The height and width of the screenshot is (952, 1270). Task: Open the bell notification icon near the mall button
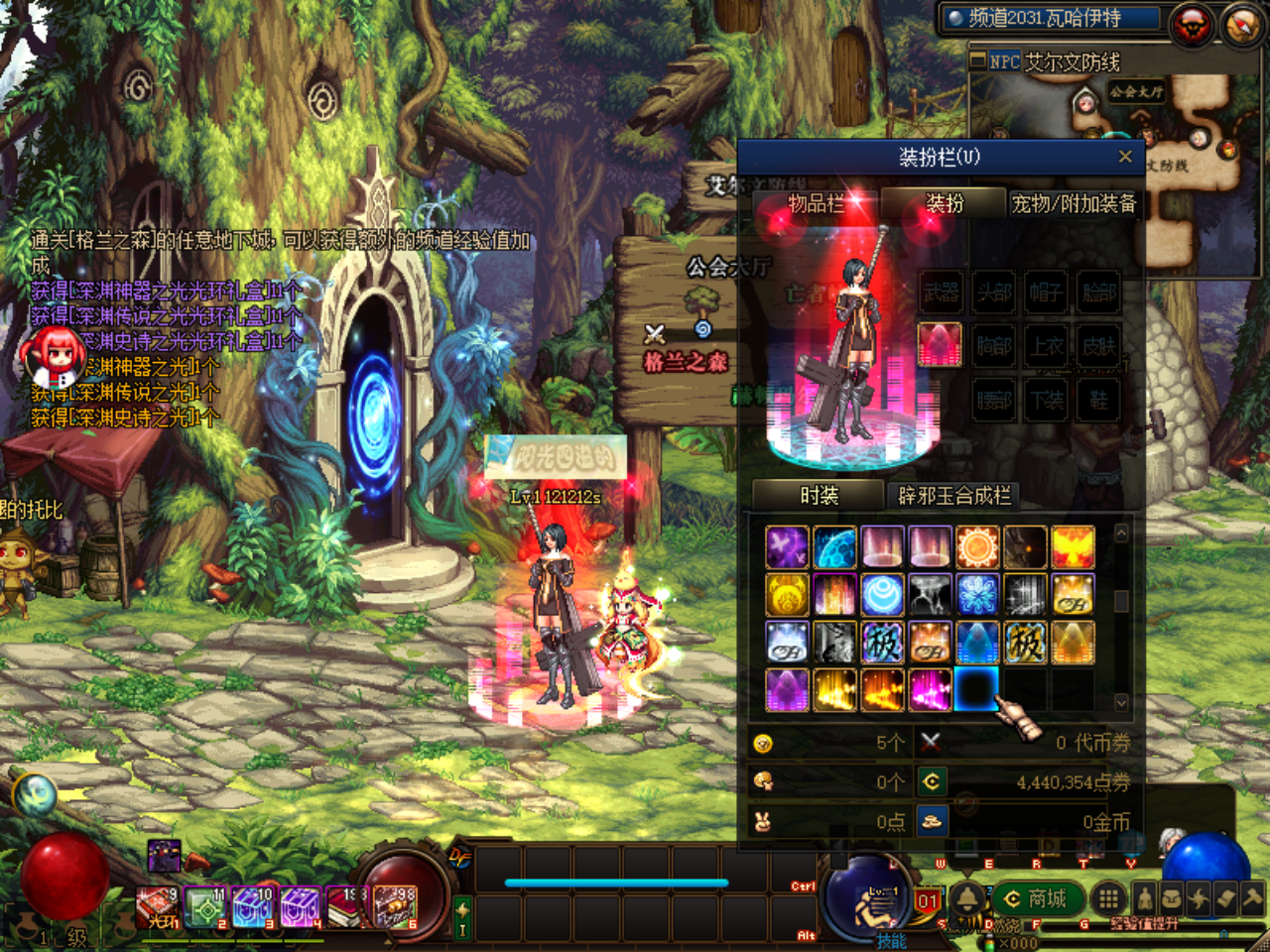(x=964, y=900)
